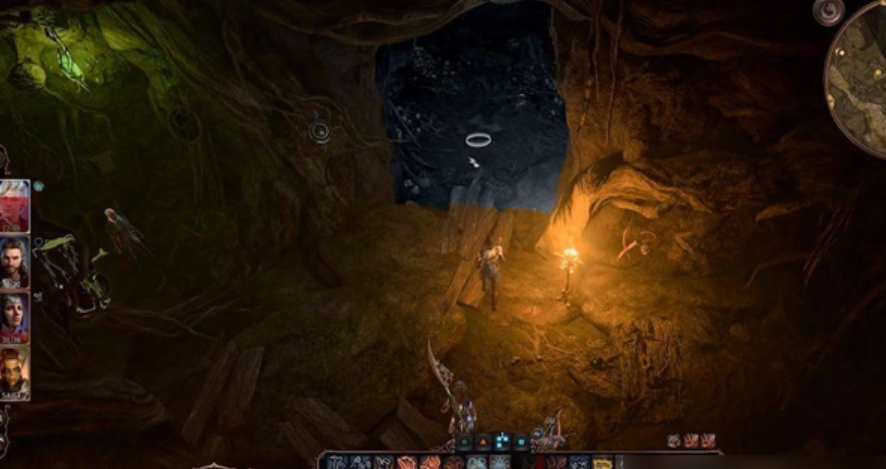Select the red-hooded top party portrait
Screen dimensions: 886x469
coord(14,205)
